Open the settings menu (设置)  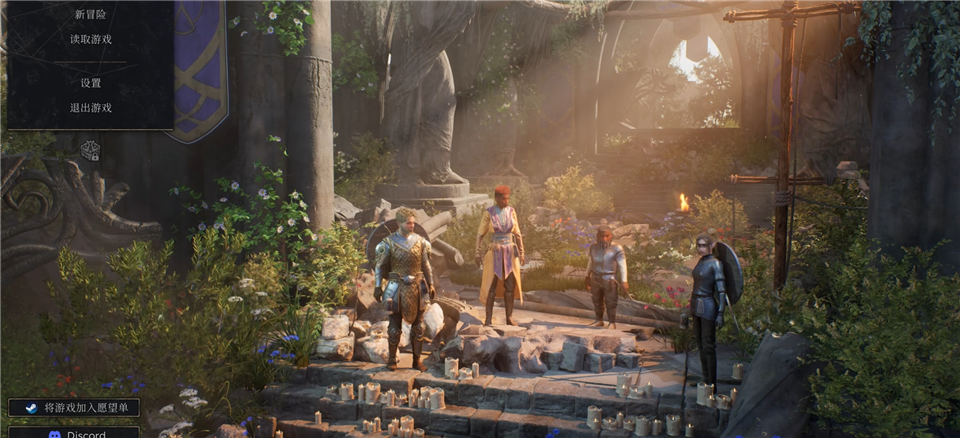tap(90, 83)
